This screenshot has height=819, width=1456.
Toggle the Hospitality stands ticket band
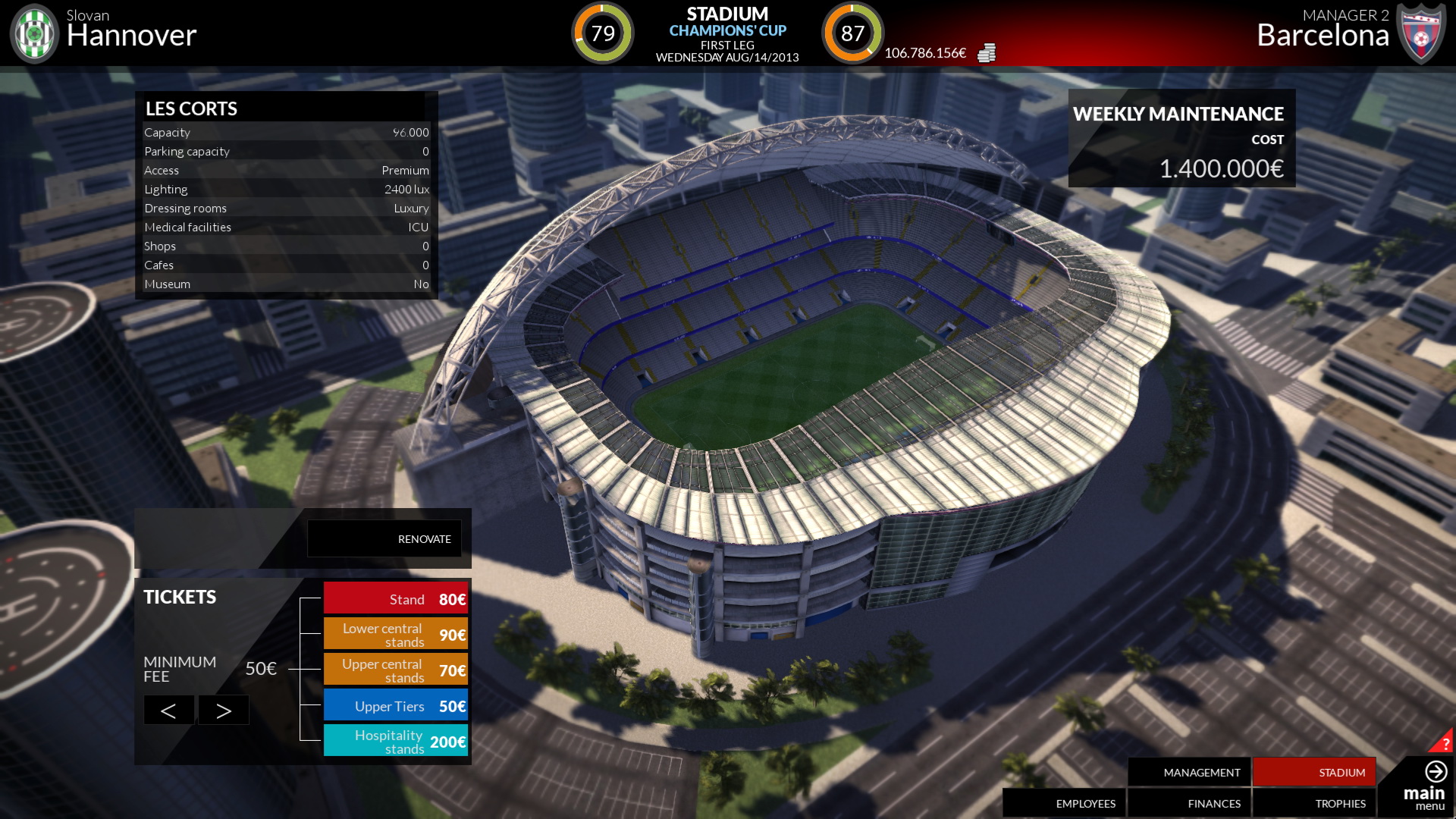point(396,741)
